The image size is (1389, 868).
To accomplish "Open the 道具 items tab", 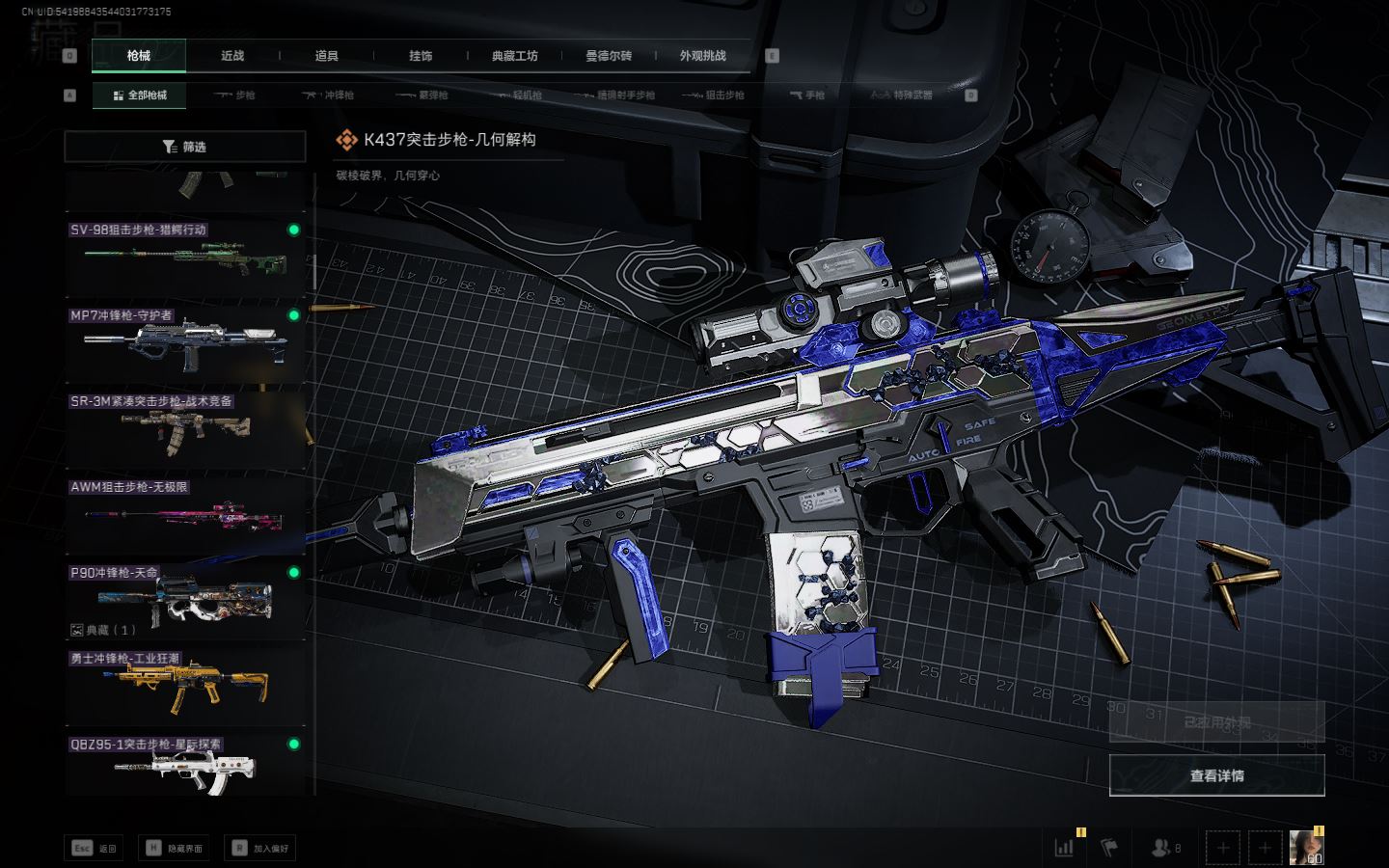I will (327, 56).
